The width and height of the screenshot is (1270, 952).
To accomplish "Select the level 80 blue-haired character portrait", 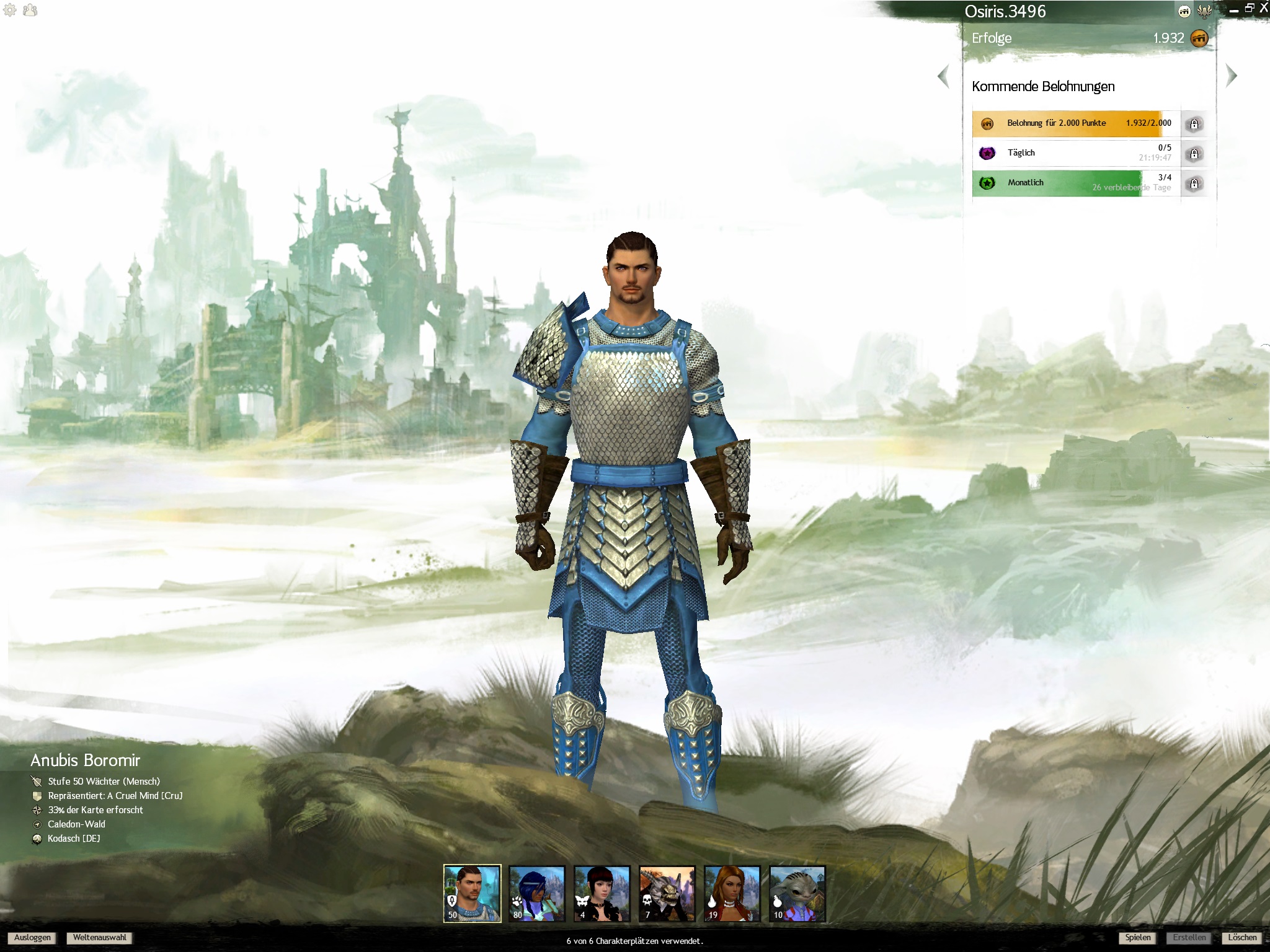I will click(x=537, y=894).
